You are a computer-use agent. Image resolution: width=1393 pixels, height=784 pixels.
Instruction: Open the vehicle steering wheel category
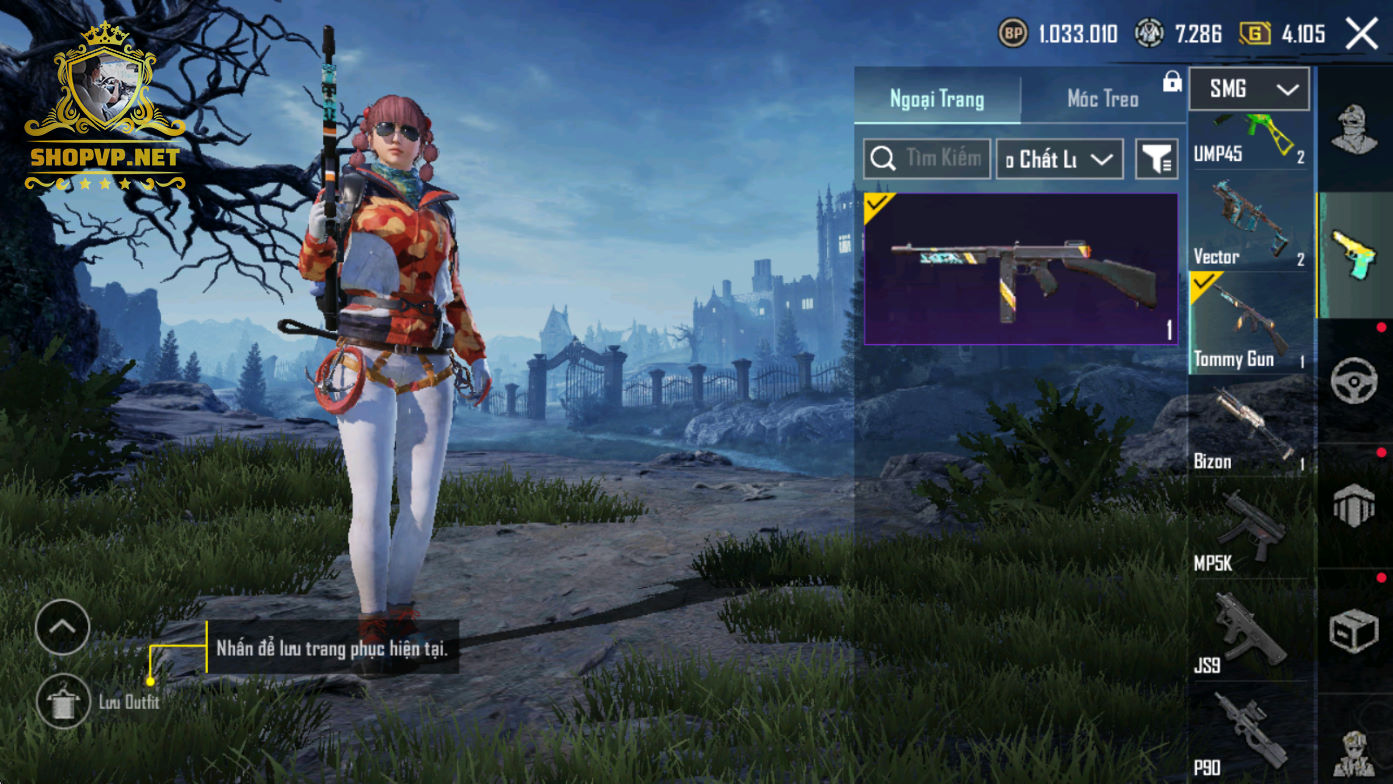tap(1354, 380)
